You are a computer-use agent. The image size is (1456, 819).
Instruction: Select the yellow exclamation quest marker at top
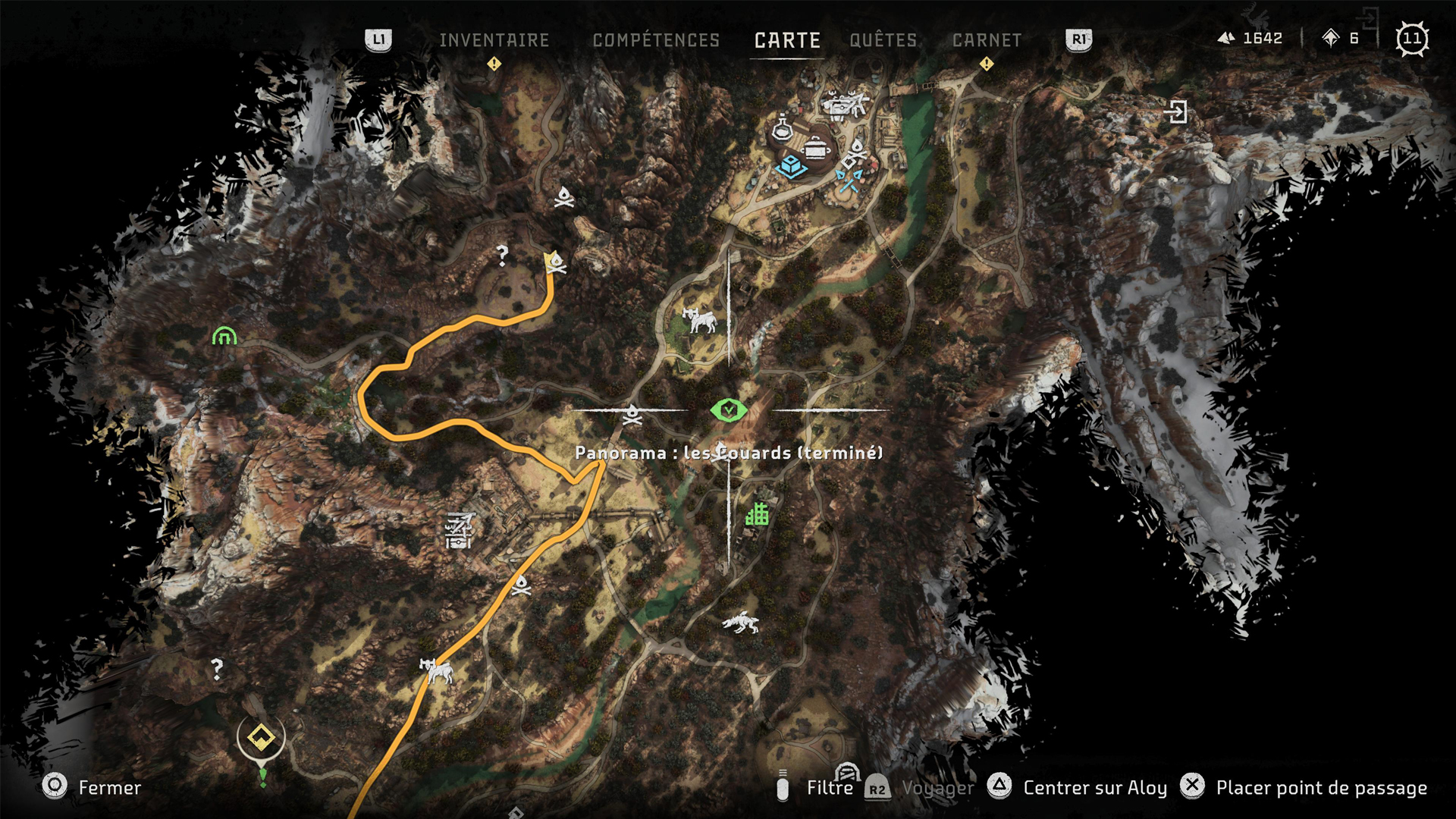[x=494, y=65]
